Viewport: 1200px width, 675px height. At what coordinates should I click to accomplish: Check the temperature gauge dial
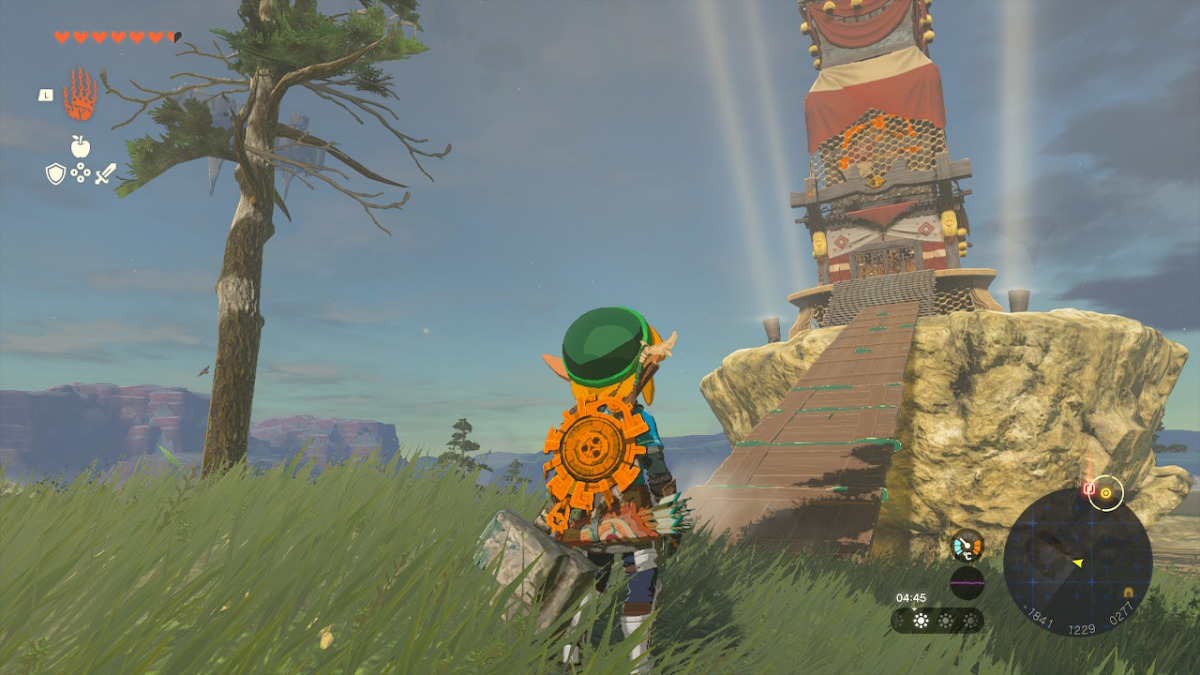click(x=967, y=546)
